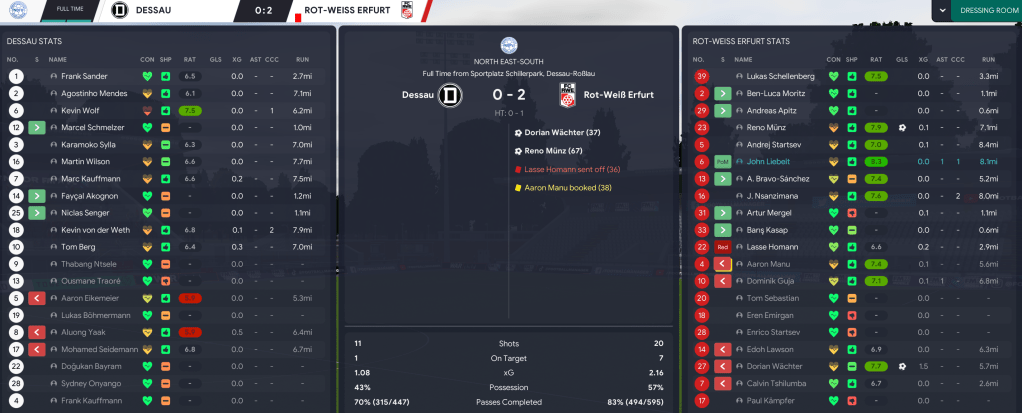
Task: Select Reno Münz's player row
Action: [767, 127]
